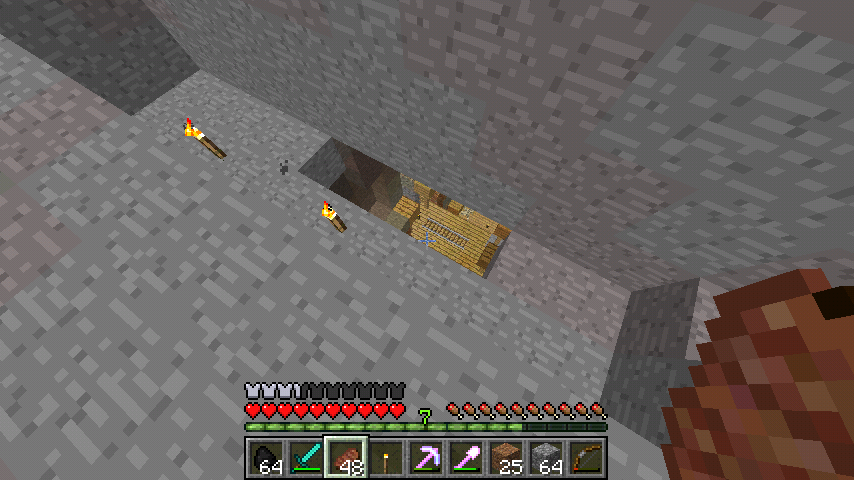
Task: Pick the enchanted shovel slot
Action: 466,458
